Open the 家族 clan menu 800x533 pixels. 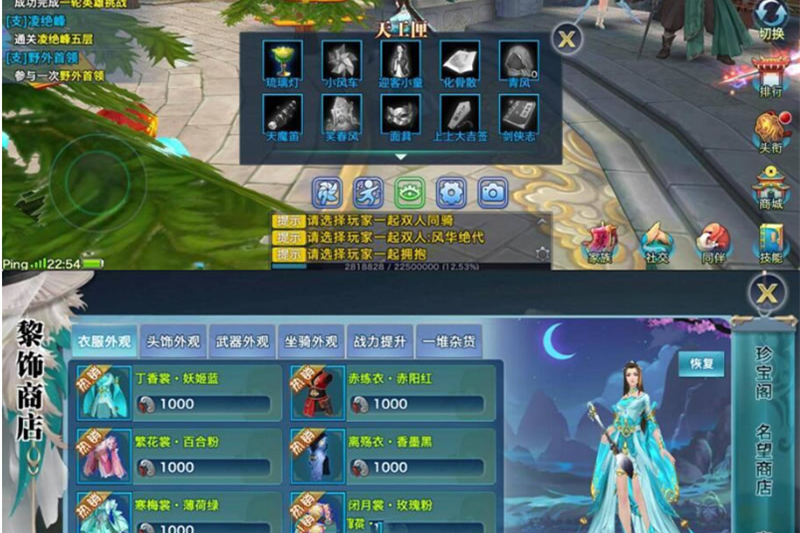(600, 242)
